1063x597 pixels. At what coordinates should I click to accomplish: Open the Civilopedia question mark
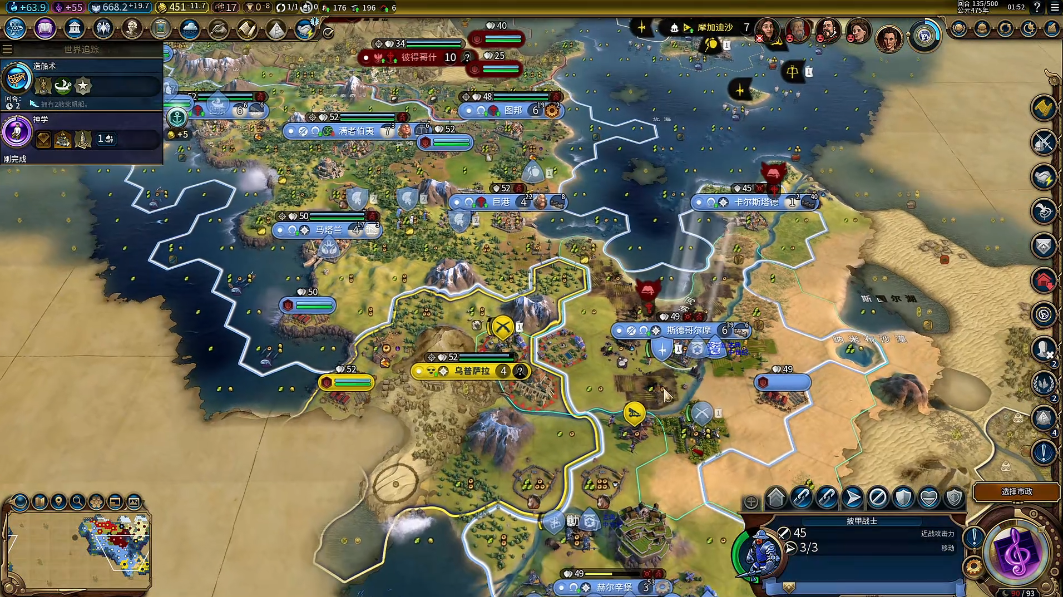1037,7
